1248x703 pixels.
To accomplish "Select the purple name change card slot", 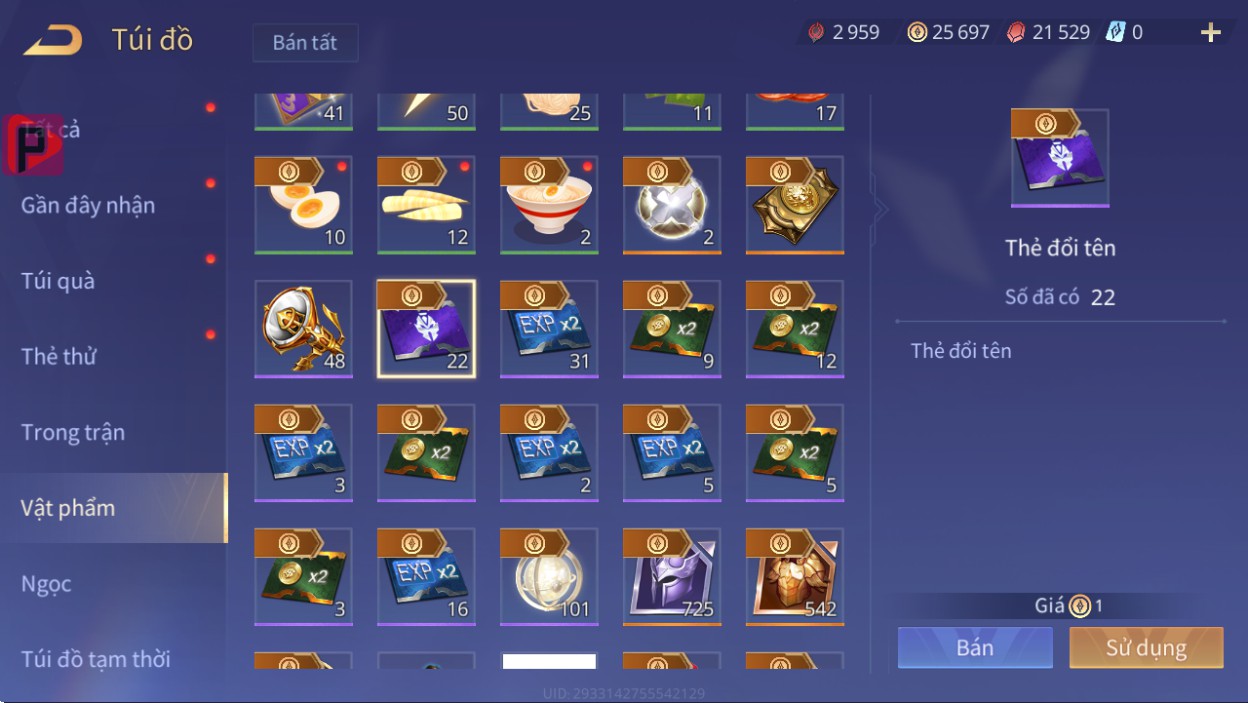I will [x=426, y=328].
